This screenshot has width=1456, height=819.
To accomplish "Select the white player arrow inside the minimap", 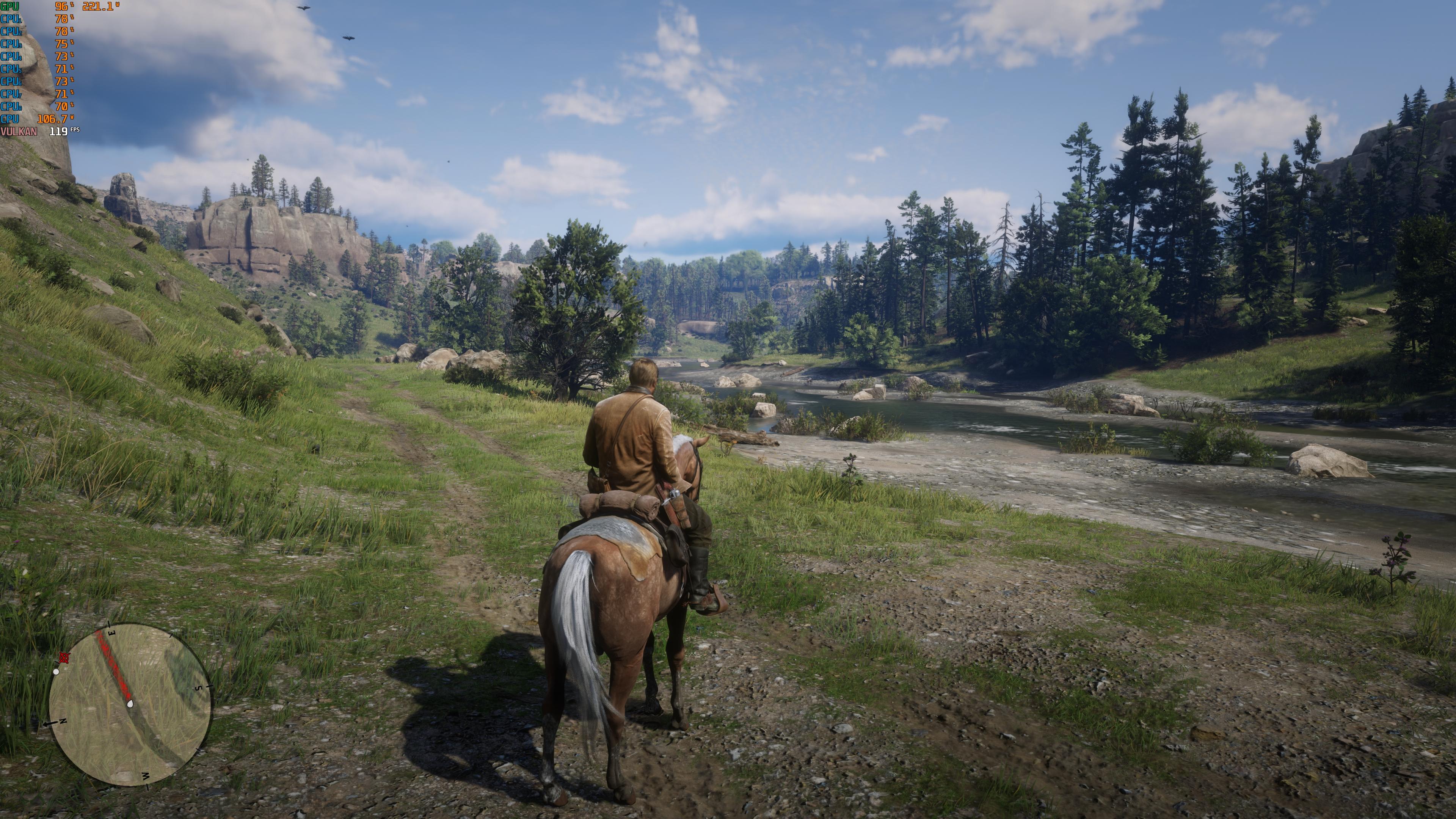I will [x=130, y=704].
